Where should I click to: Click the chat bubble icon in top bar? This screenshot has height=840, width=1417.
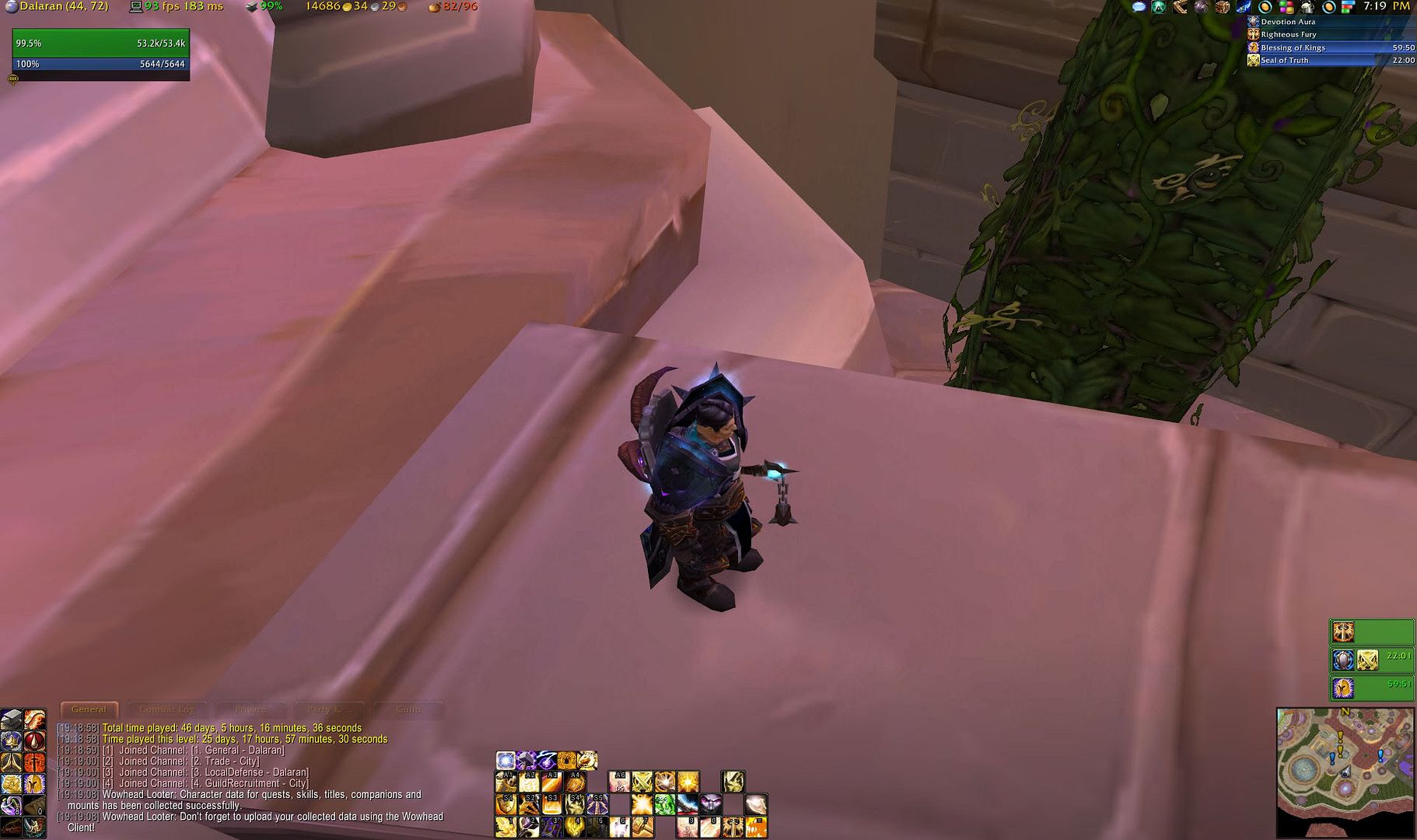1139,7
